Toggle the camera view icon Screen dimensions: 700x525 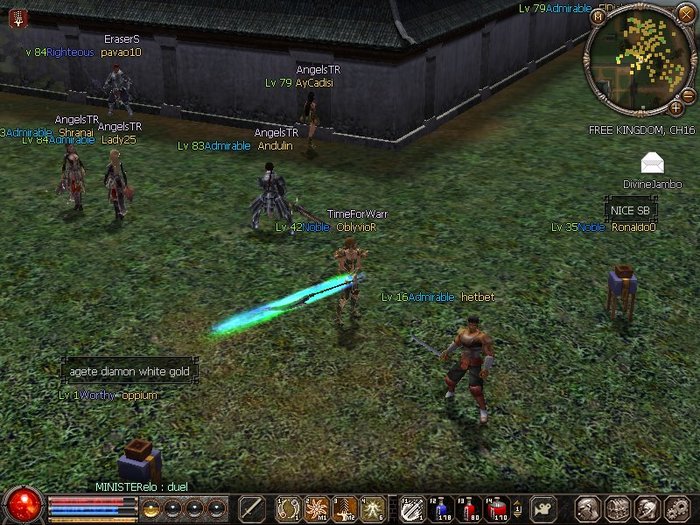click(542, 508)
